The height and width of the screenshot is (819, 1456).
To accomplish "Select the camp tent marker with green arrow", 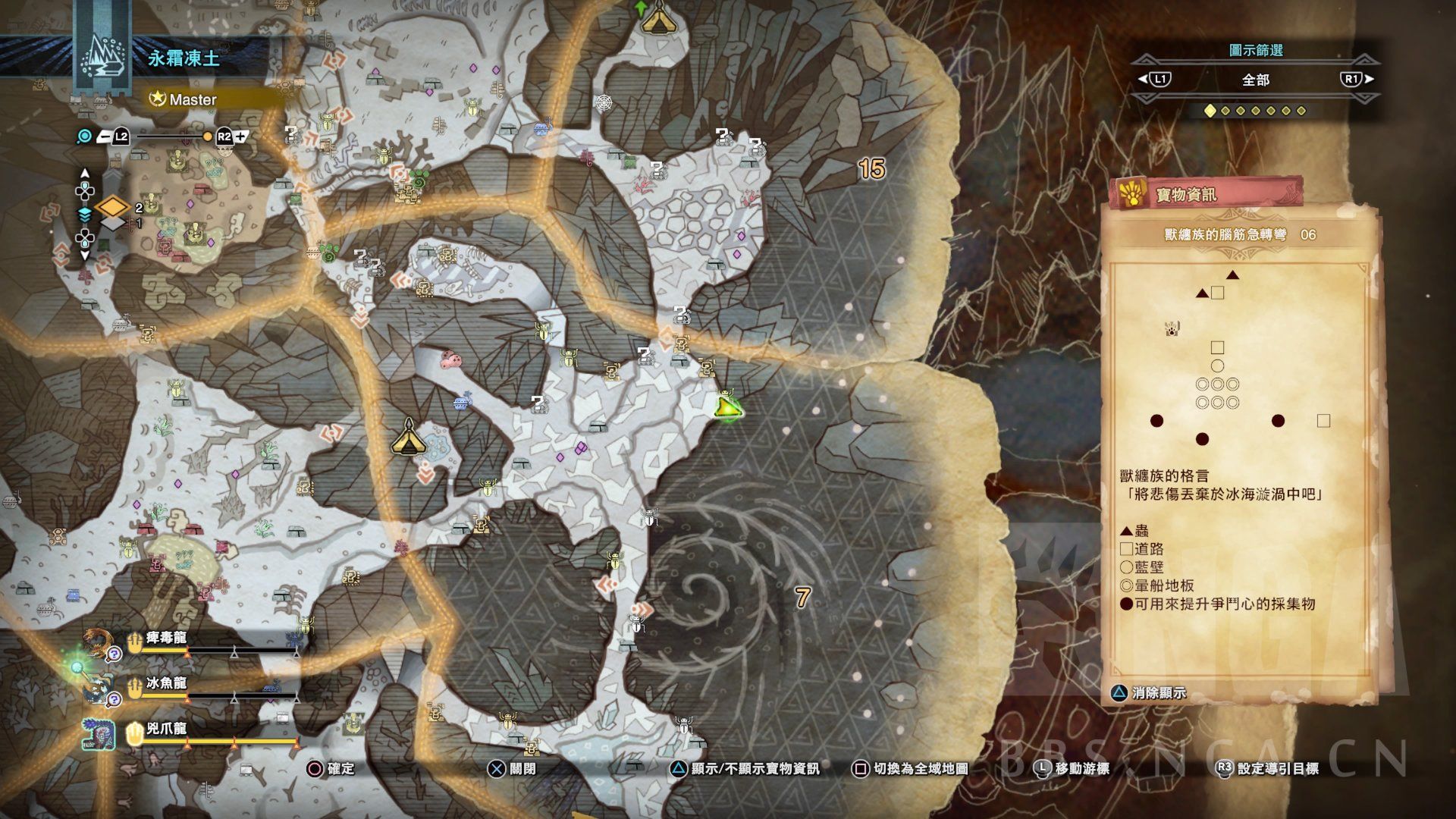I will pos(657,17).
